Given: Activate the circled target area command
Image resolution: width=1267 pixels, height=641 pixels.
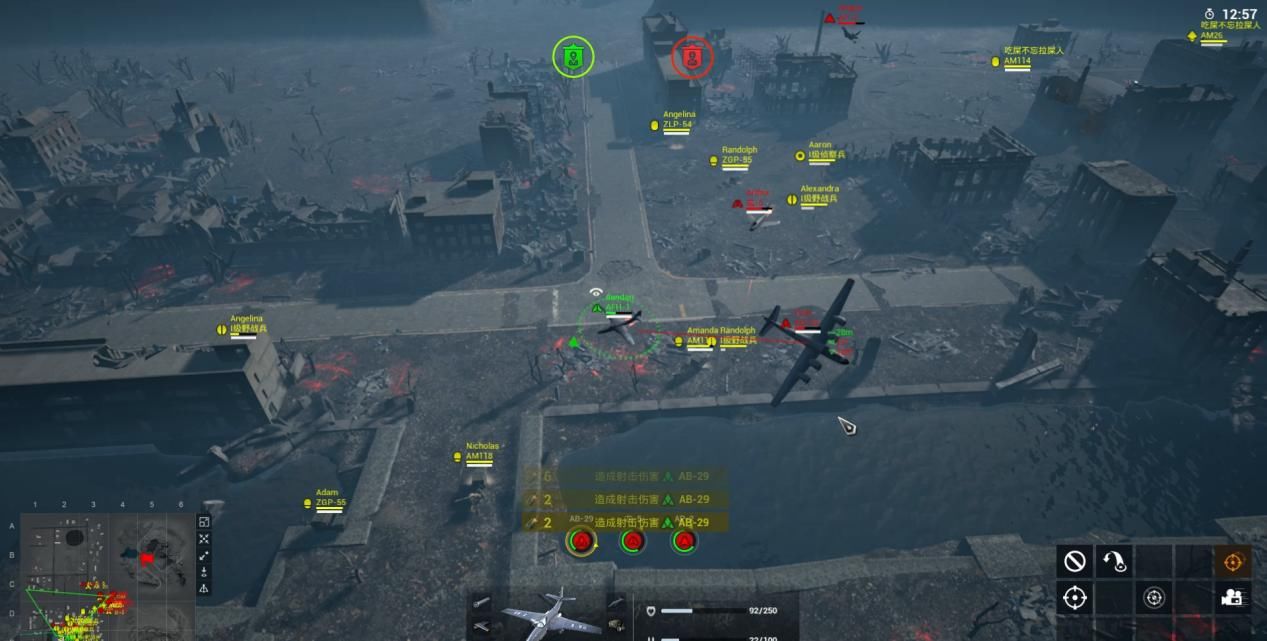Looking at the screenshot, I should point(1154,598).
